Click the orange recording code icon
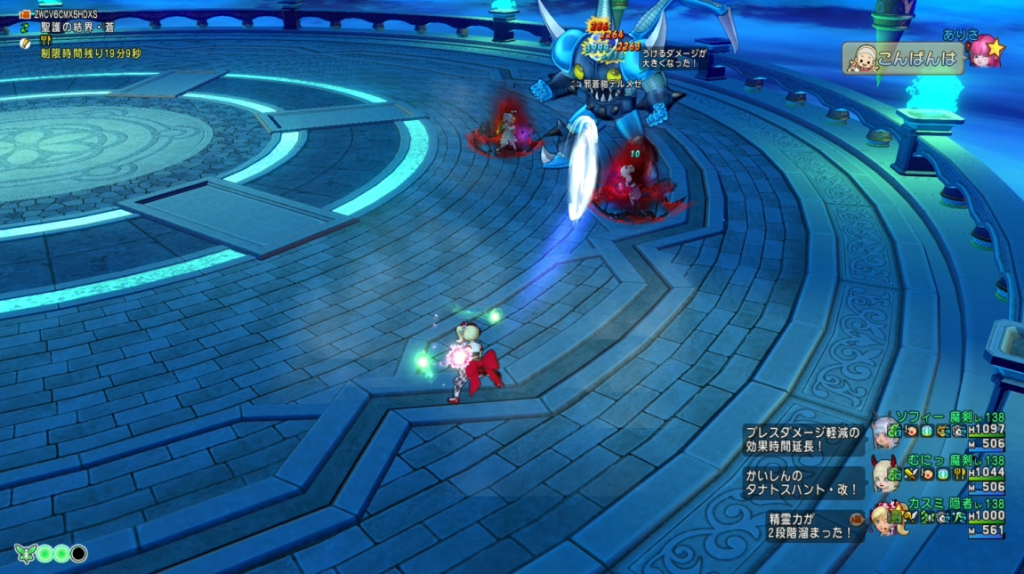Viewport: 1024px width, 574px height. (25, 15)
